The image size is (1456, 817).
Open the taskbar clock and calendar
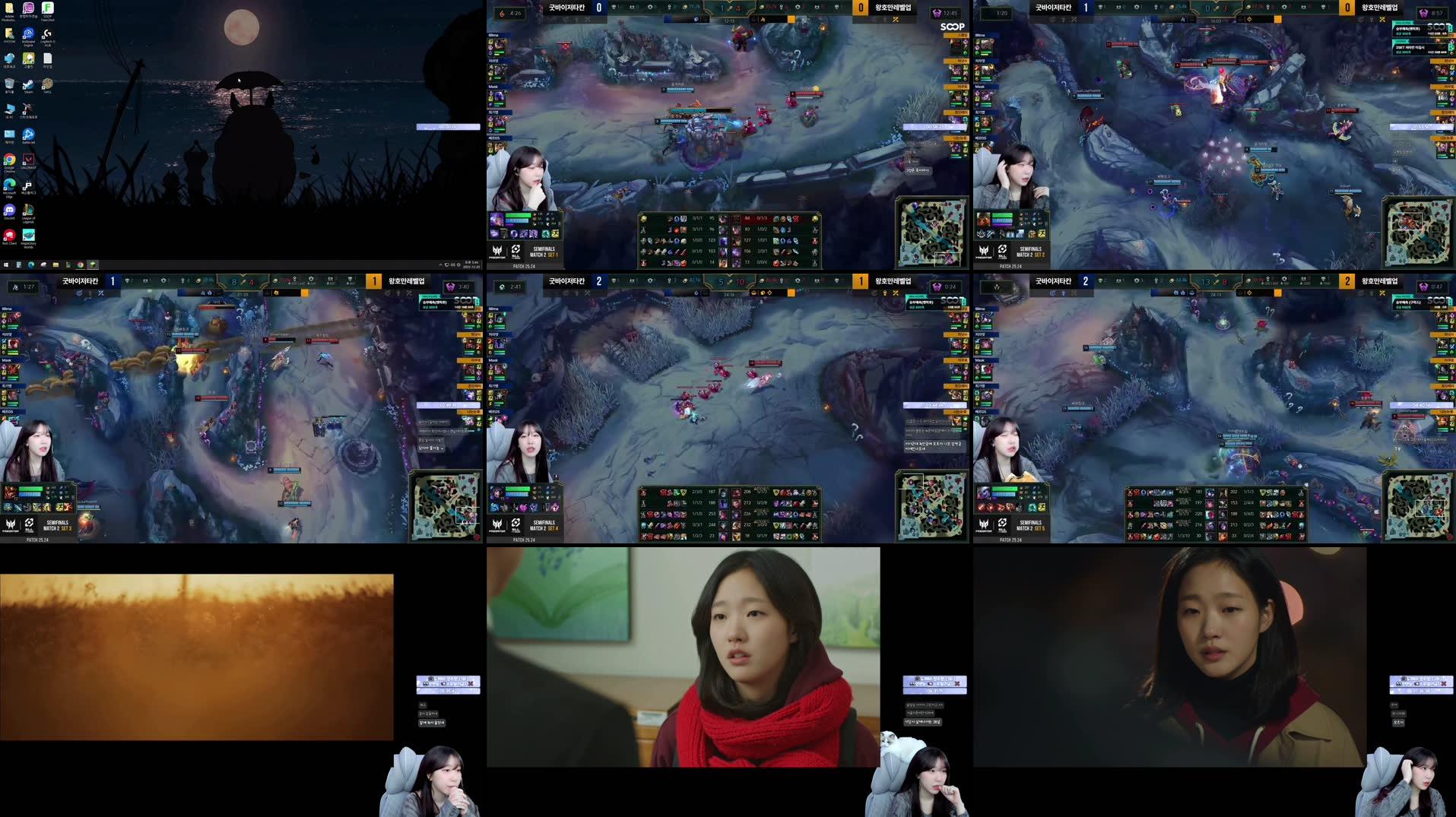point(471,264)
